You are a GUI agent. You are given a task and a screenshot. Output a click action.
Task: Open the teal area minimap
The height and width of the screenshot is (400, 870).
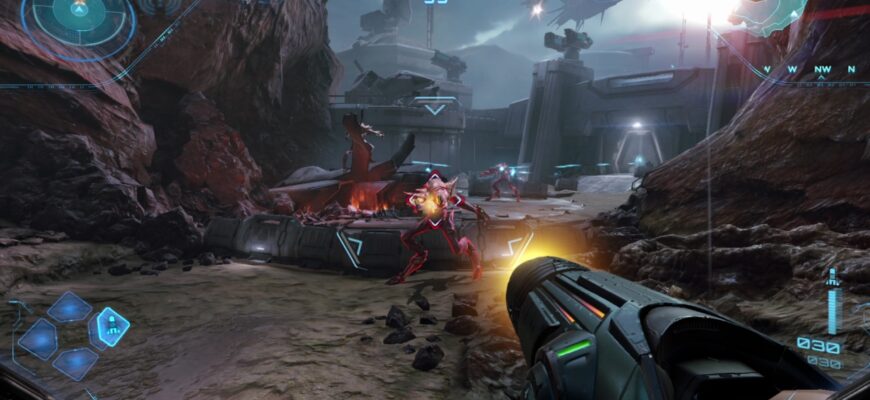click(768, 17)
